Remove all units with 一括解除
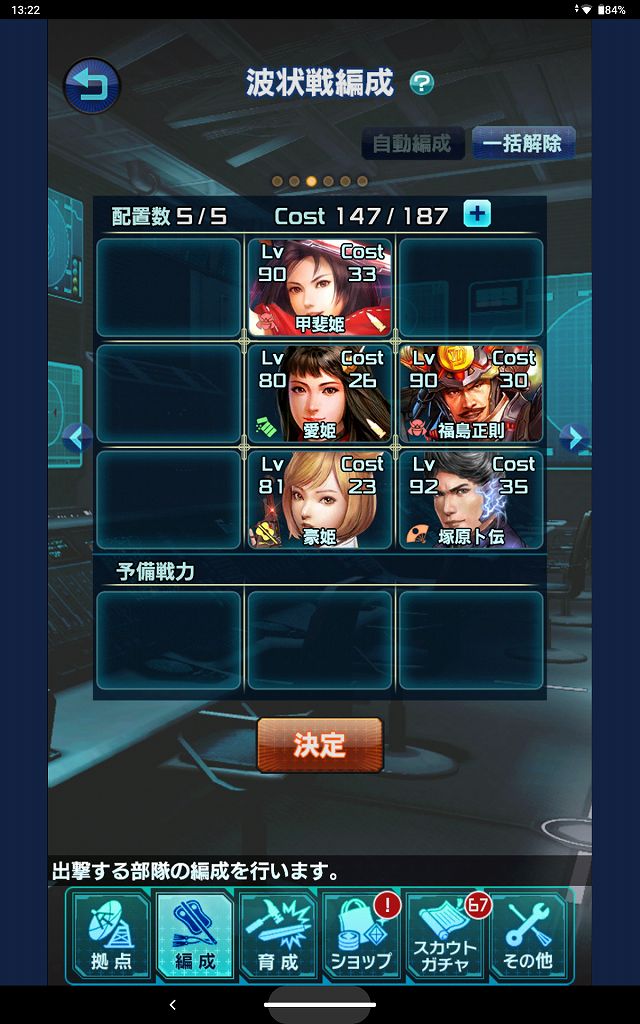 point(522,143)
